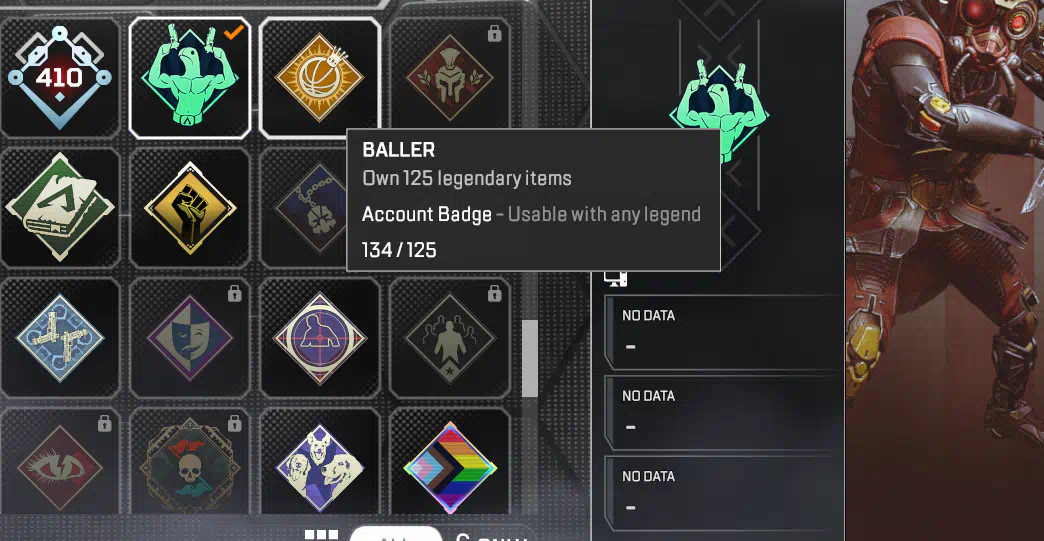Click the locked Spartan helmet badge
Viewport: 1044px width, 541px height.
(x=448, y=77)
